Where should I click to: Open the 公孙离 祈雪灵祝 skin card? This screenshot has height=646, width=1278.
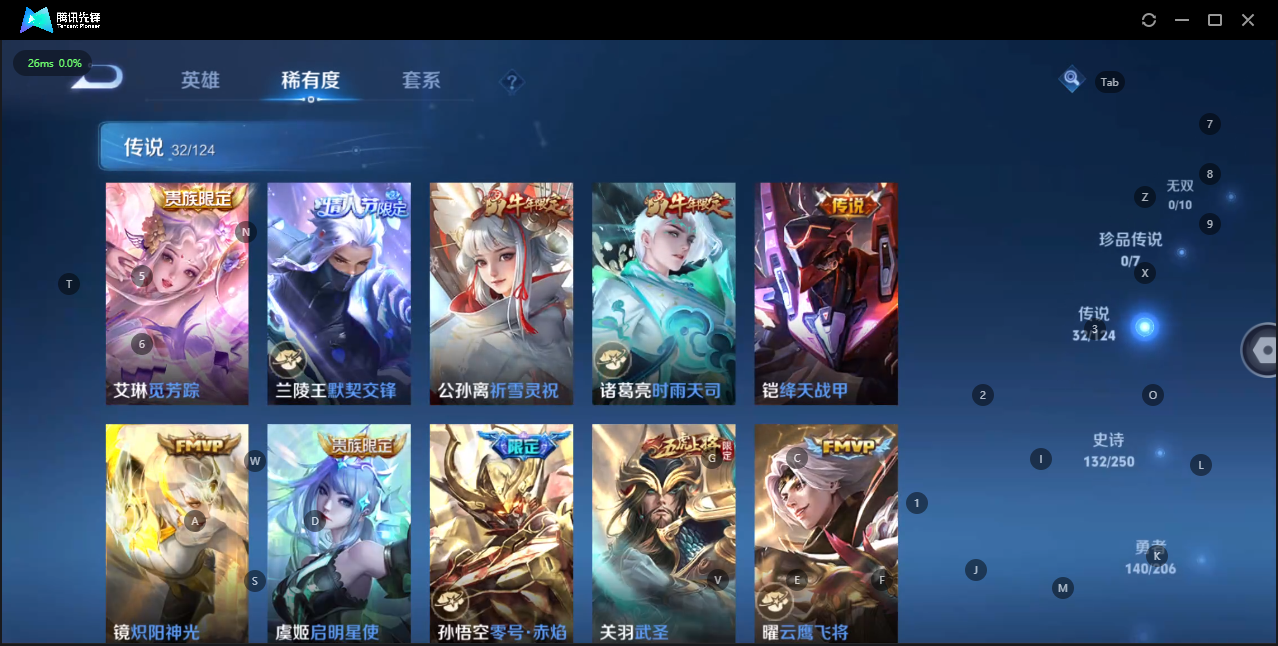coord(501,293)
